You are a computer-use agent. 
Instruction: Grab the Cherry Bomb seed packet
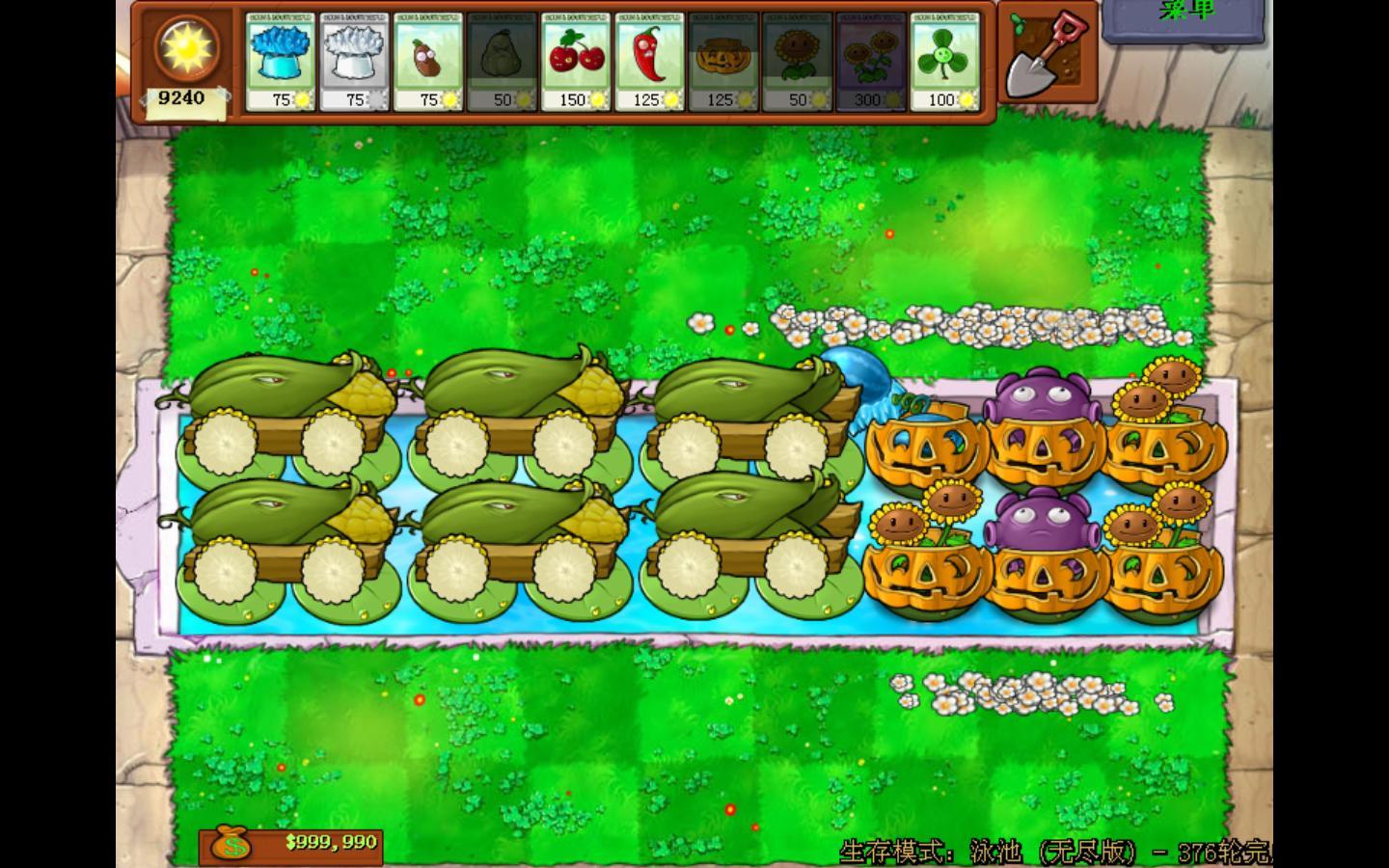click(x=576, y=62)
